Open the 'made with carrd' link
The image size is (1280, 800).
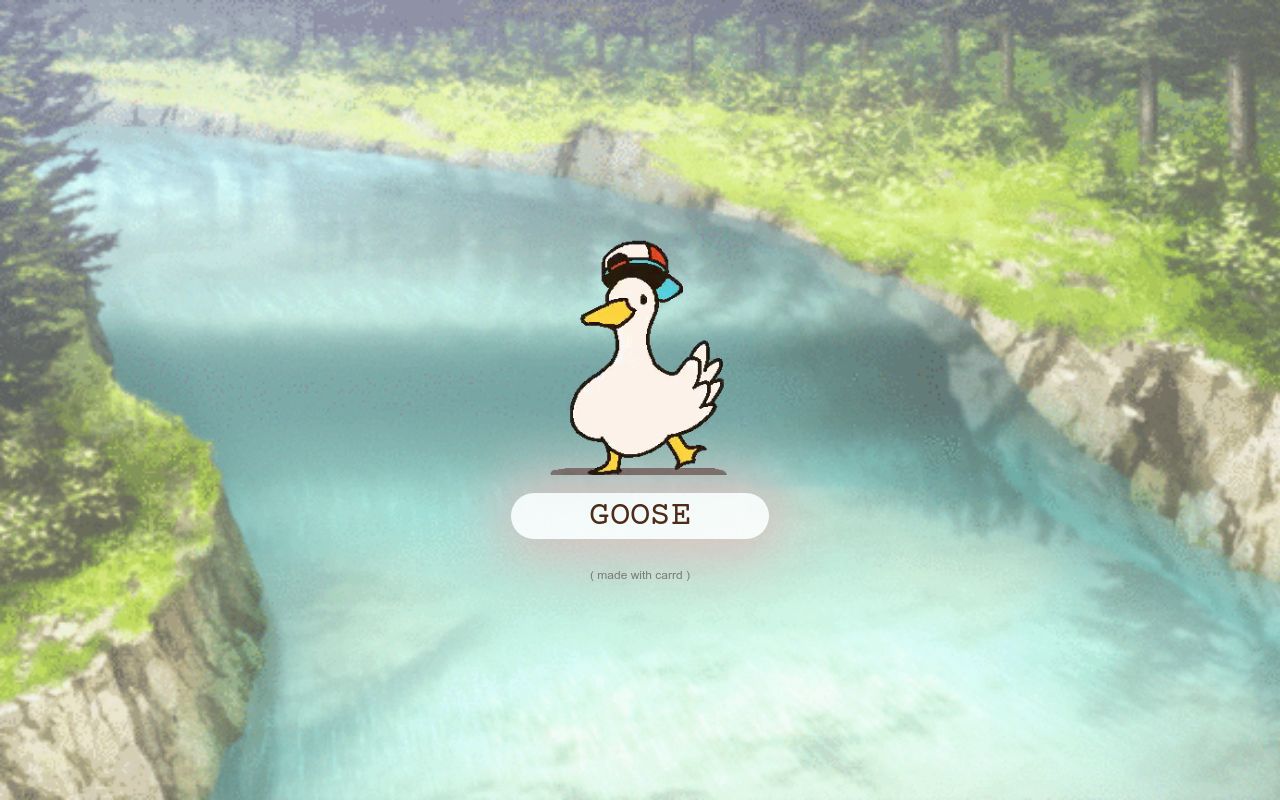640,575
